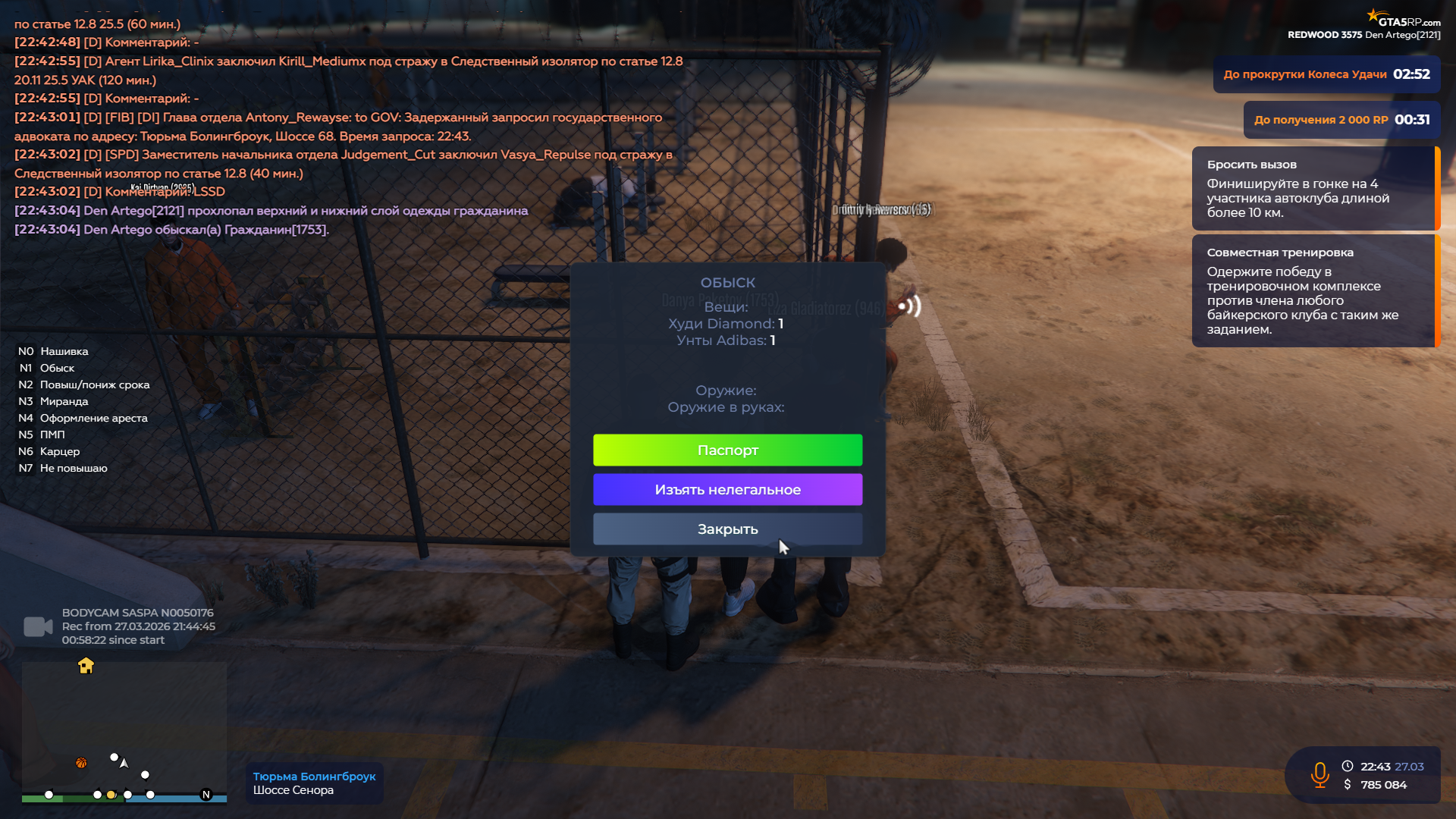
Task: Click the minimap
Action: pyautogui.click(x=124, y=732)
